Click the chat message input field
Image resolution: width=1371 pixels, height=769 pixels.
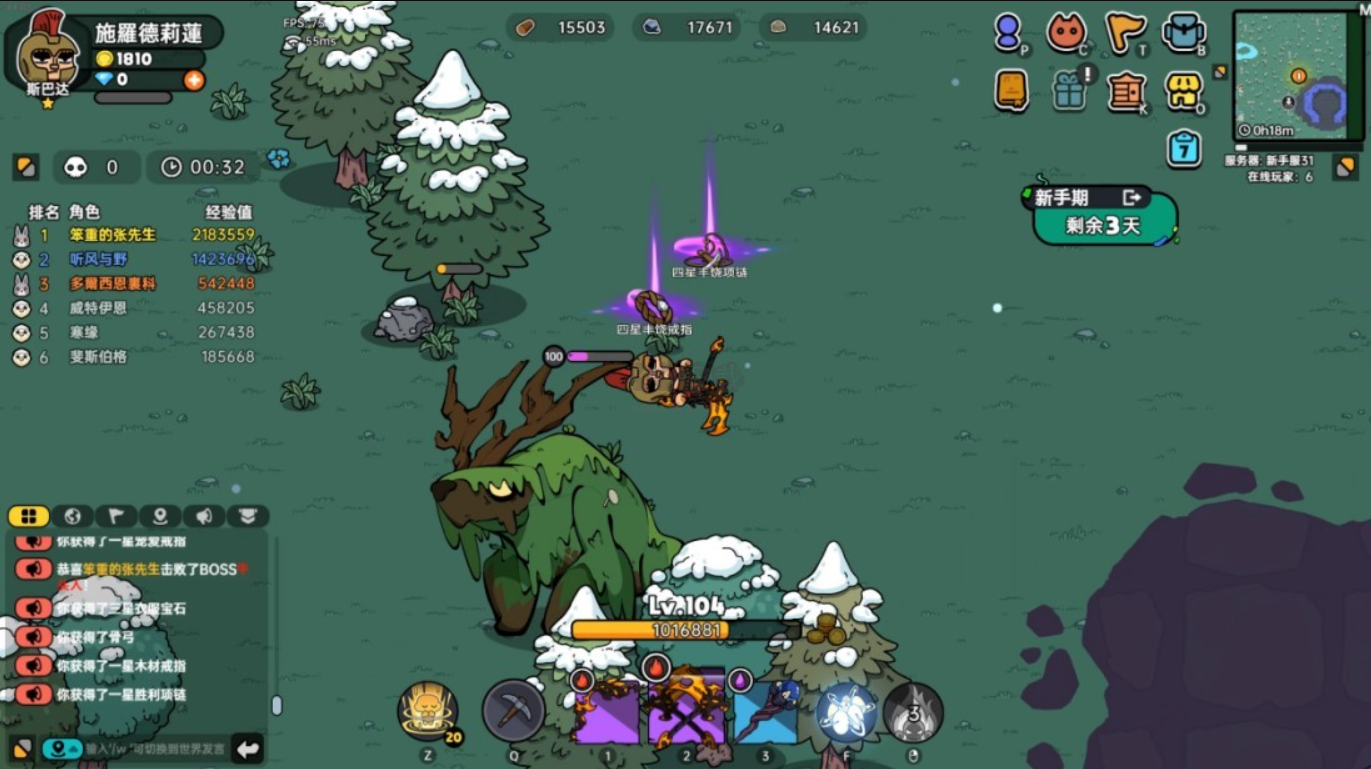pos(155,748)
